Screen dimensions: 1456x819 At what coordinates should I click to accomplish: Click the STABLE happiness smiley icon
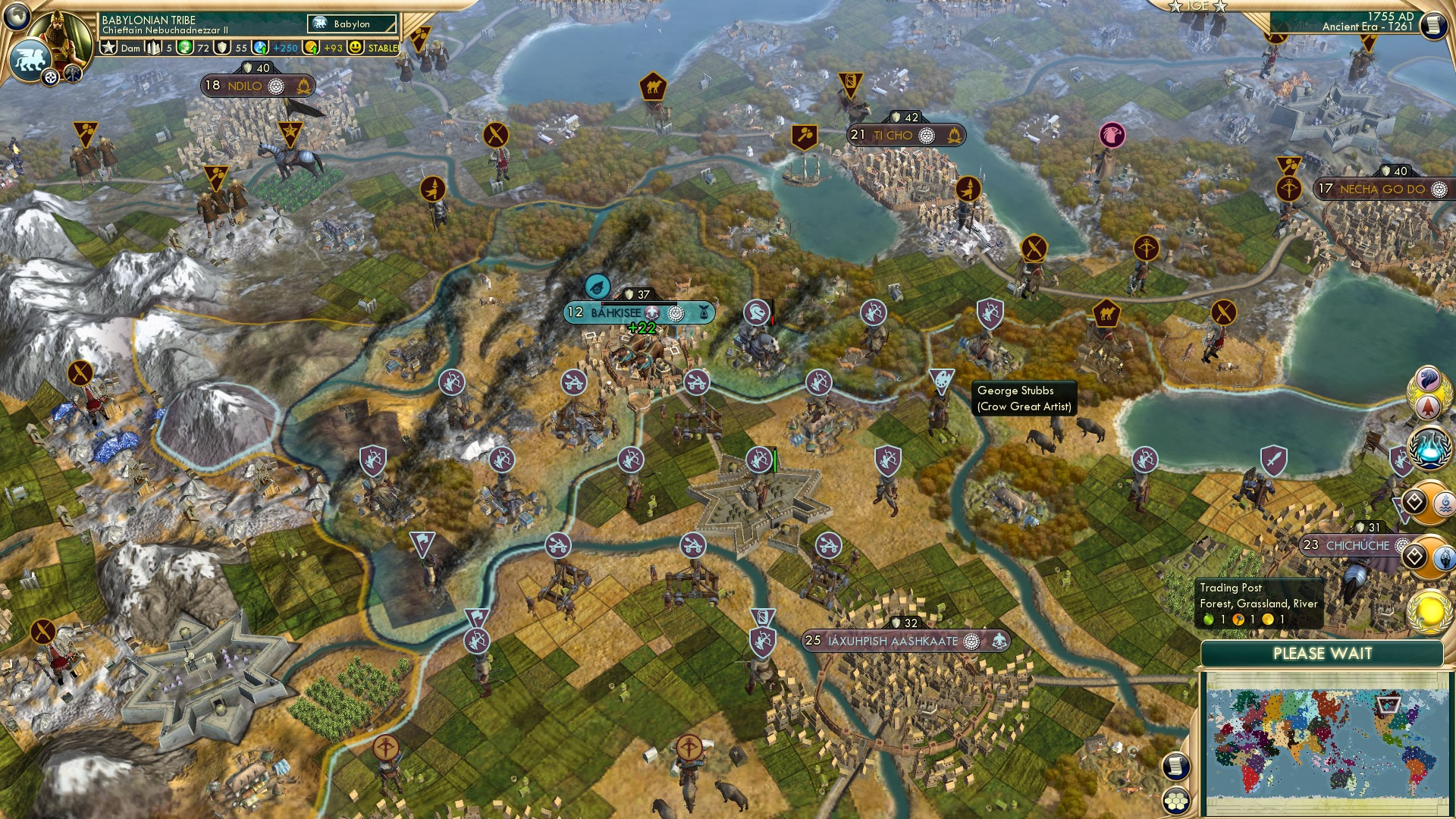pyautogui.click(x=355, y=47)
